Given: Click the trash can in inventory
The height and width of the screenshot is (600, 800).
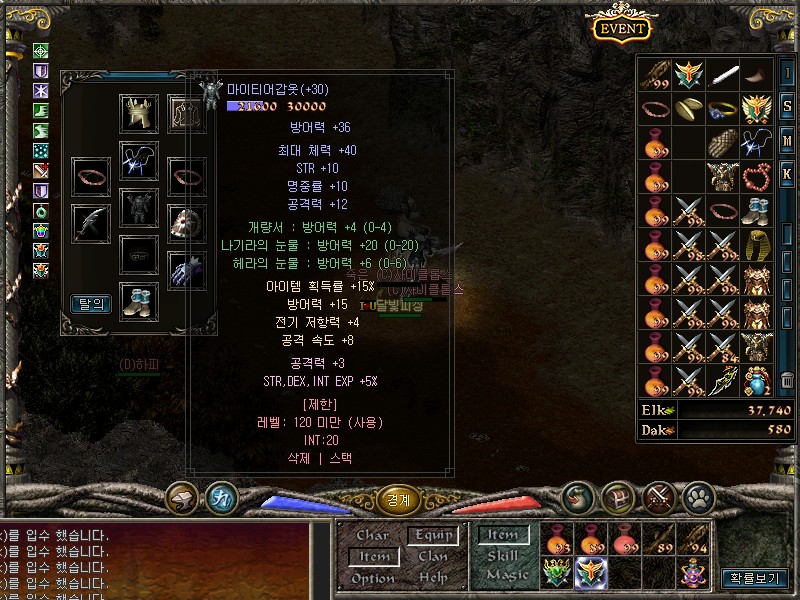Looking at the screenshot, I should pyautogui.click(x=787, y=381).
